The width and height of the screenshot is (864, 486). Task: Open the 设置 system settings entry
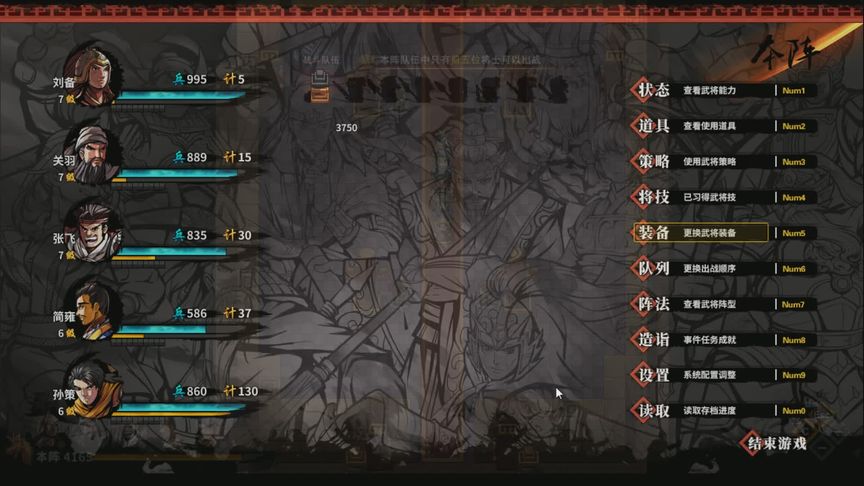655,375
